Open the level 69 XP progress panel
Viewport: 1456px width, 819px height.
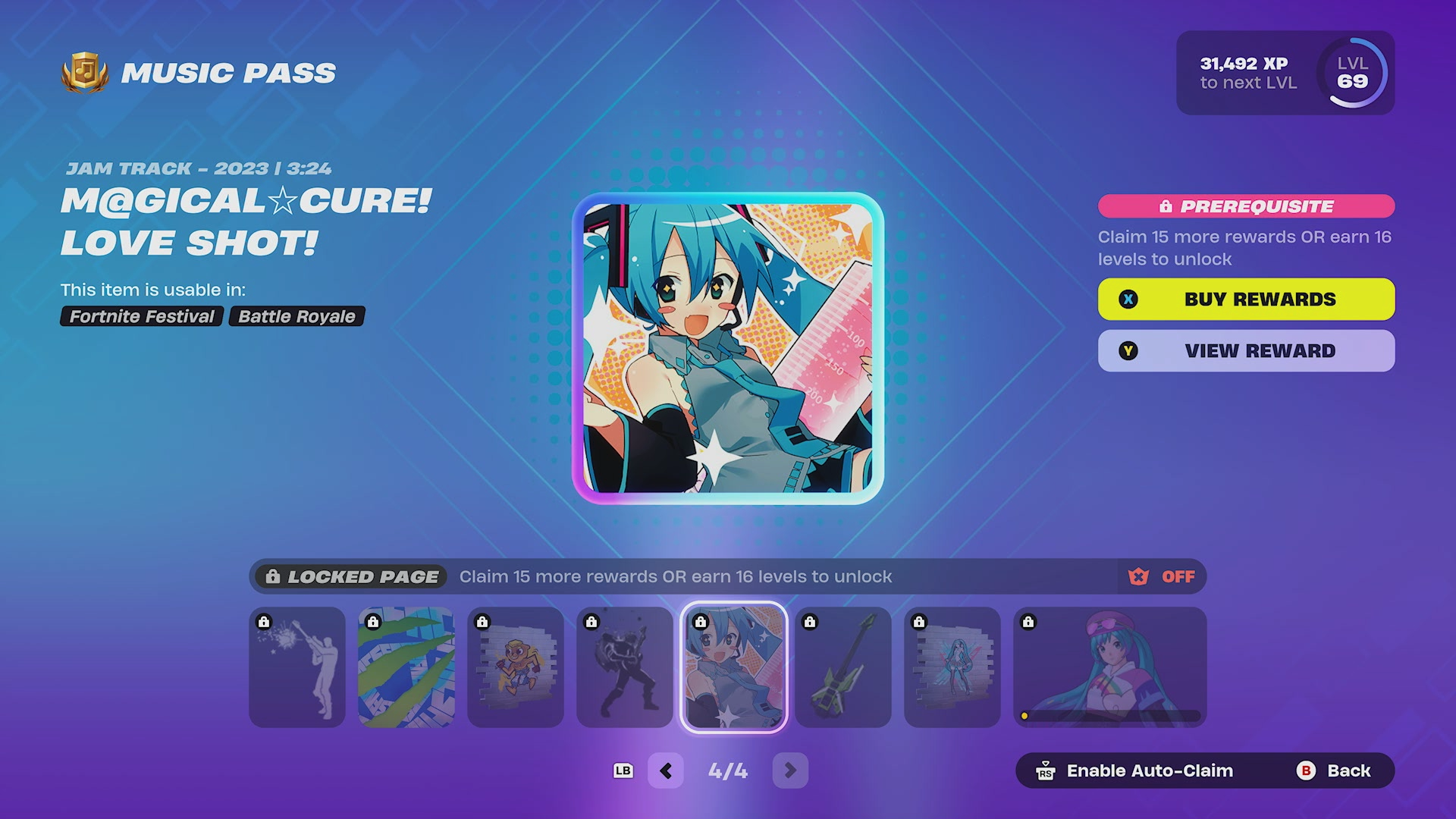pyautogui.click(x=1285, y=73)
